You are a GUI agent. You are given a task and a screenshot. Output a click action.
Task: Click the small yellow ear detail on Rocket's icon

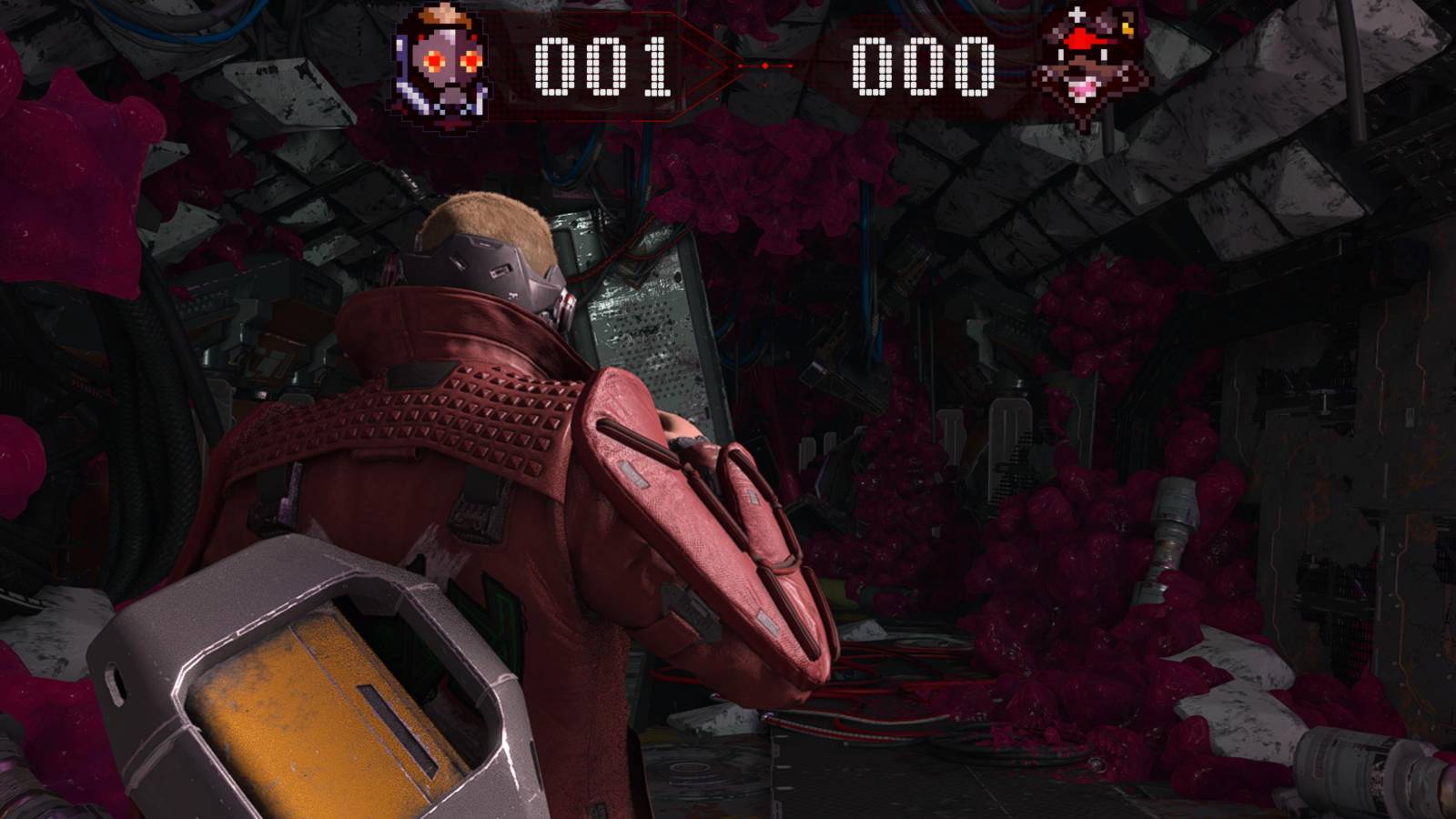pos(1127,28)
